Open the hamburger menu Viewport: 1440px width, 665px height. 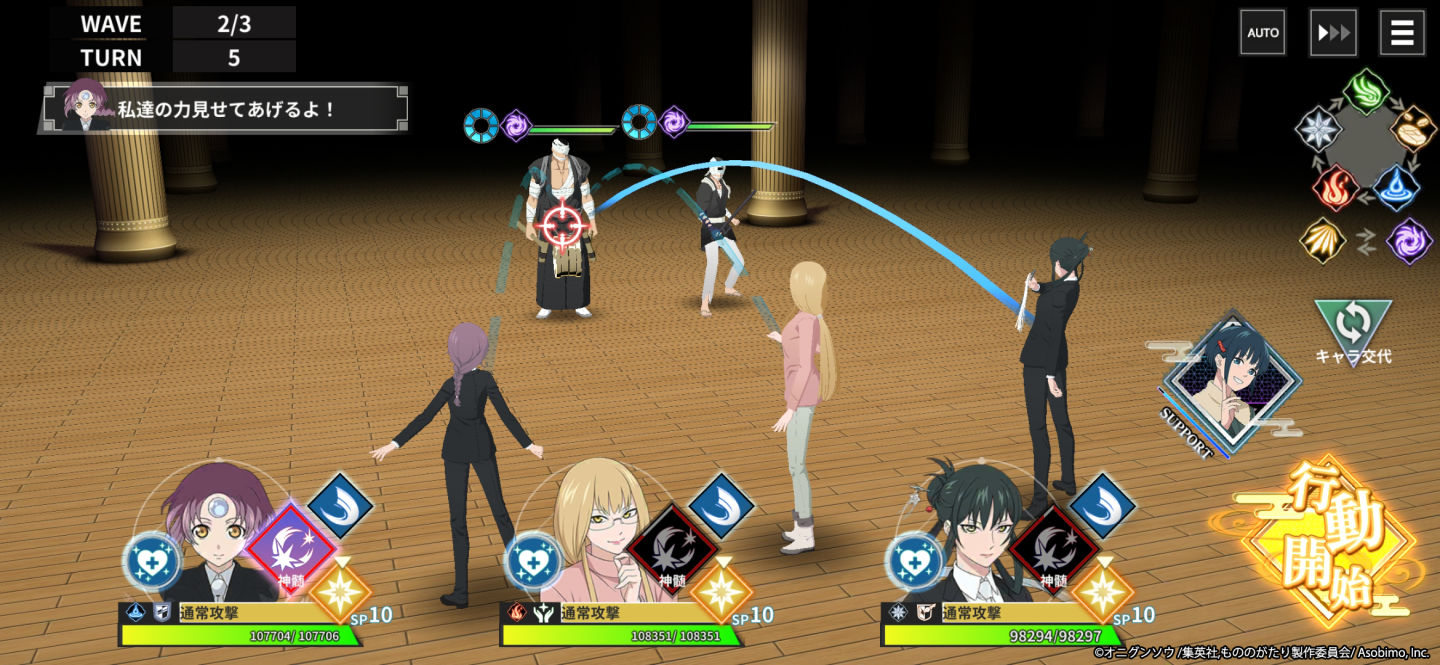(1402, 33)
